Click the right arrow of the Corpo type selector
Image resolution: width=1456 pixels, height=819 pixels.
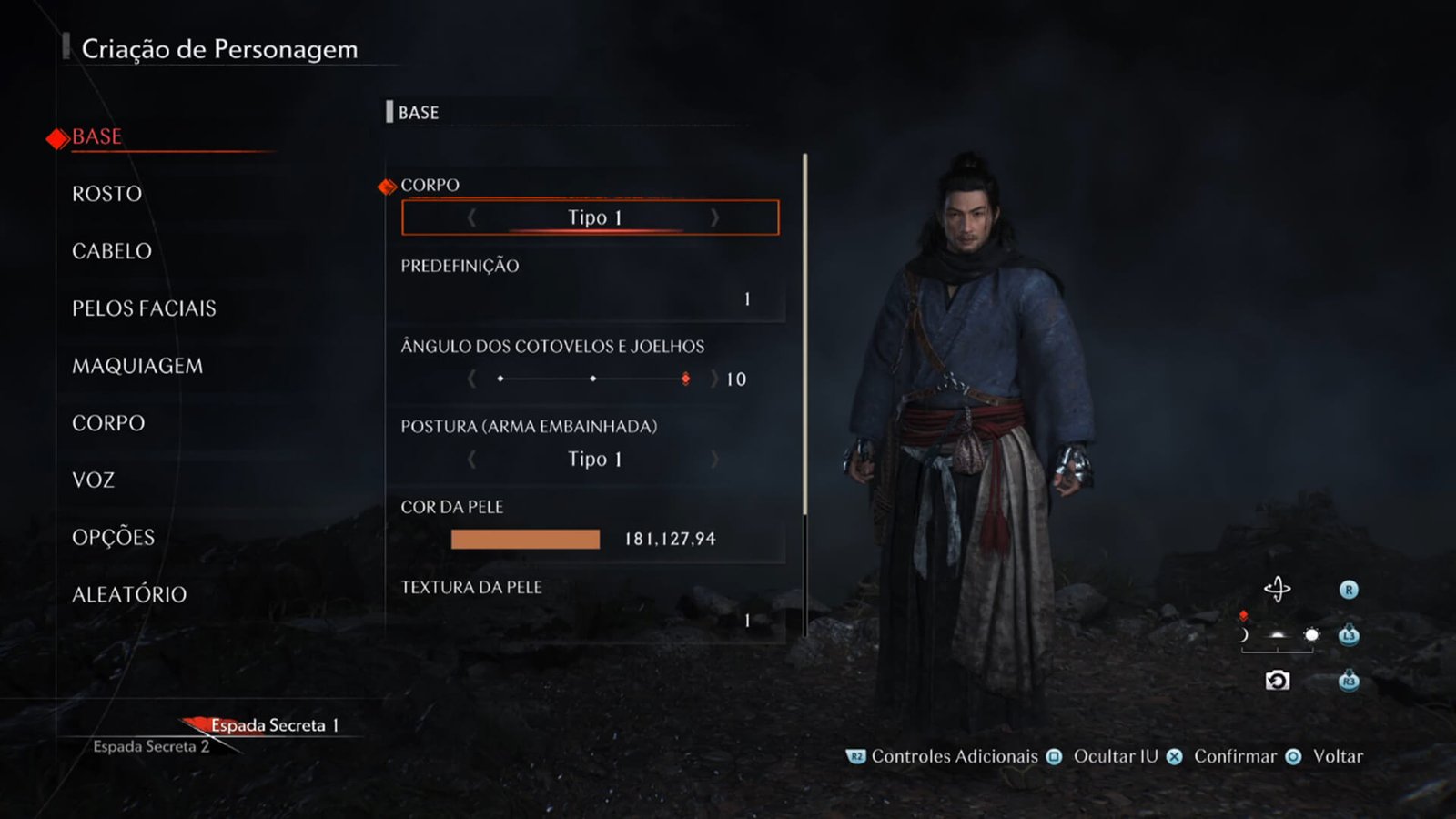click(714, 217)
